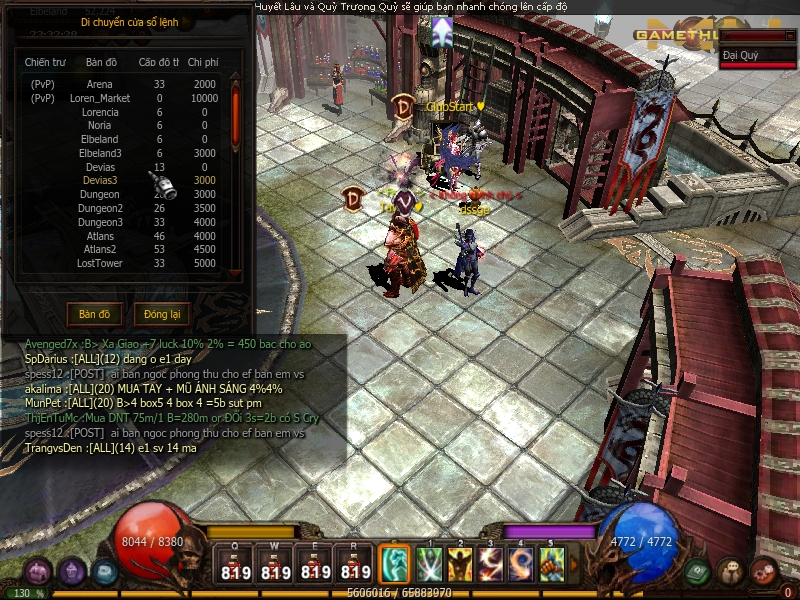Close the warp window with Đóng lại
The image size is (800, 600).
click(x=162, y=314)
